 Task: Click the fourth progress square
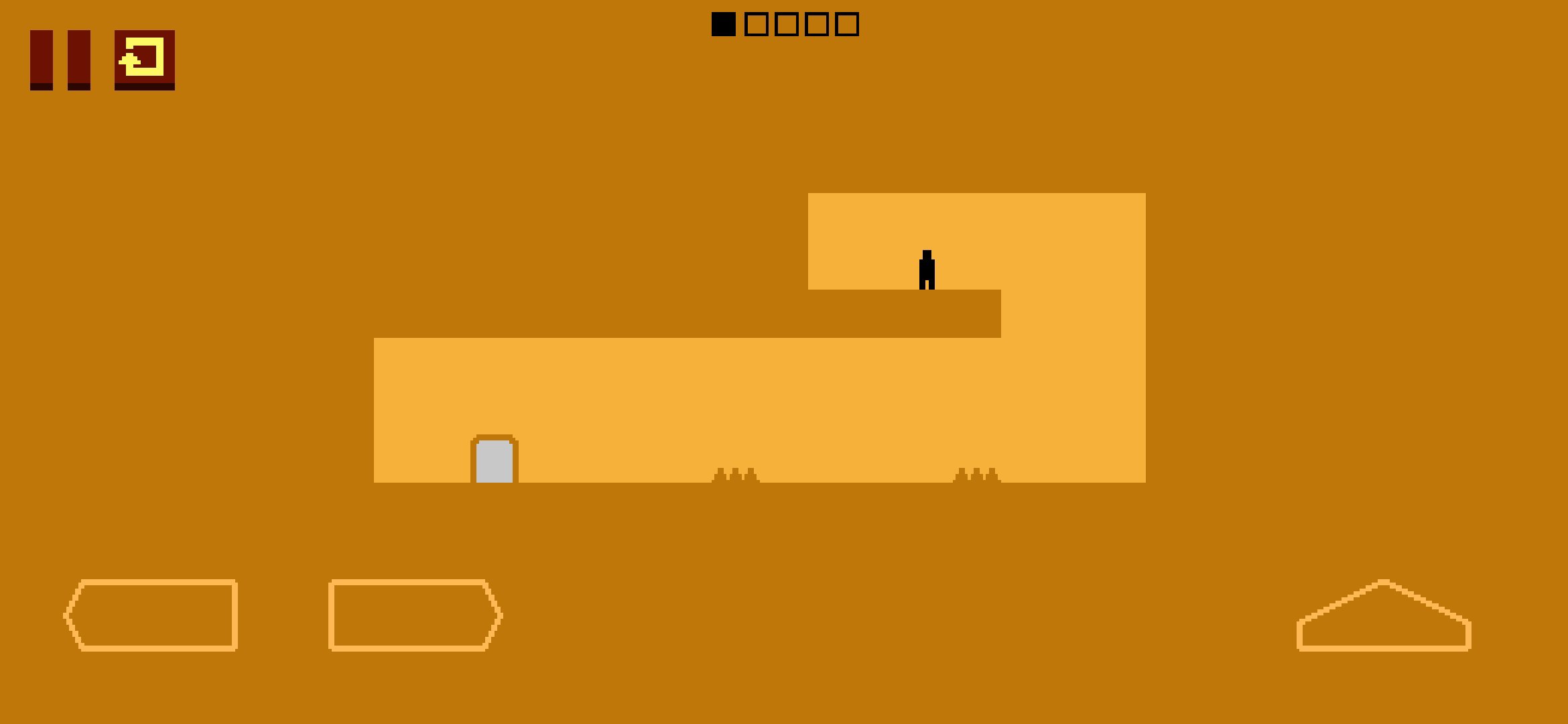point(818,25)
